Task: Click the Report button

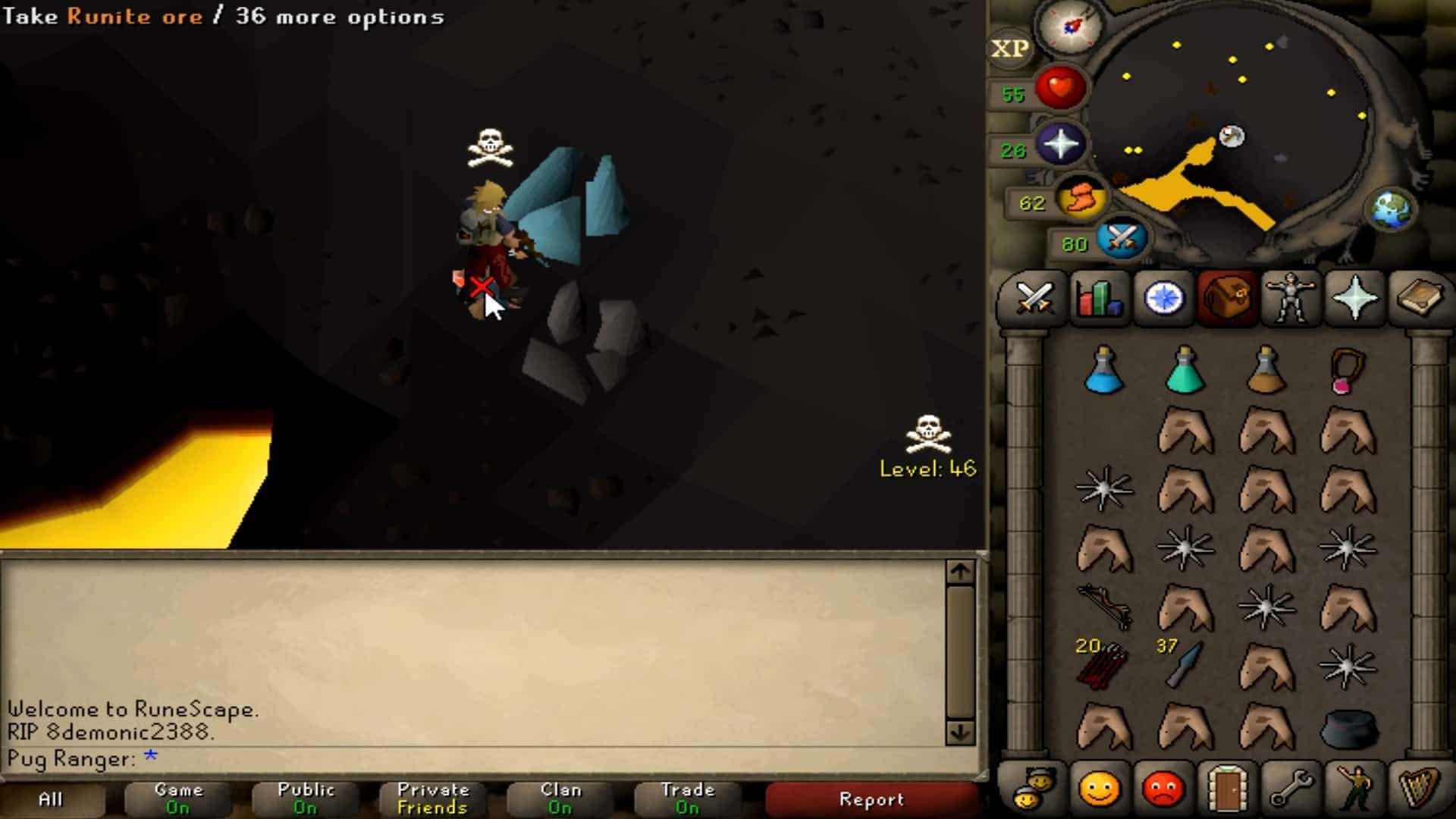Action: coord(871,799)
